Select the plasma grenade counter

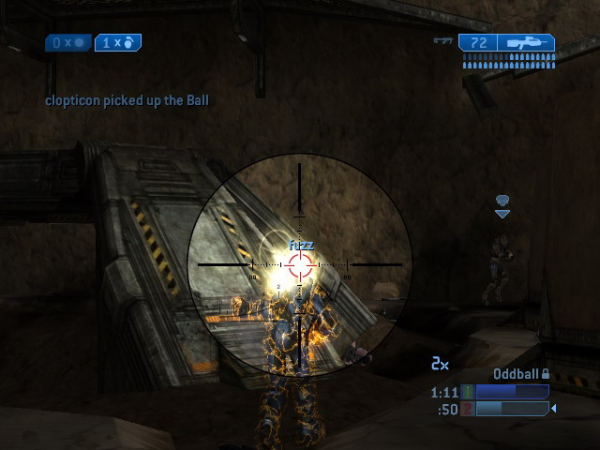pos(68,43)
